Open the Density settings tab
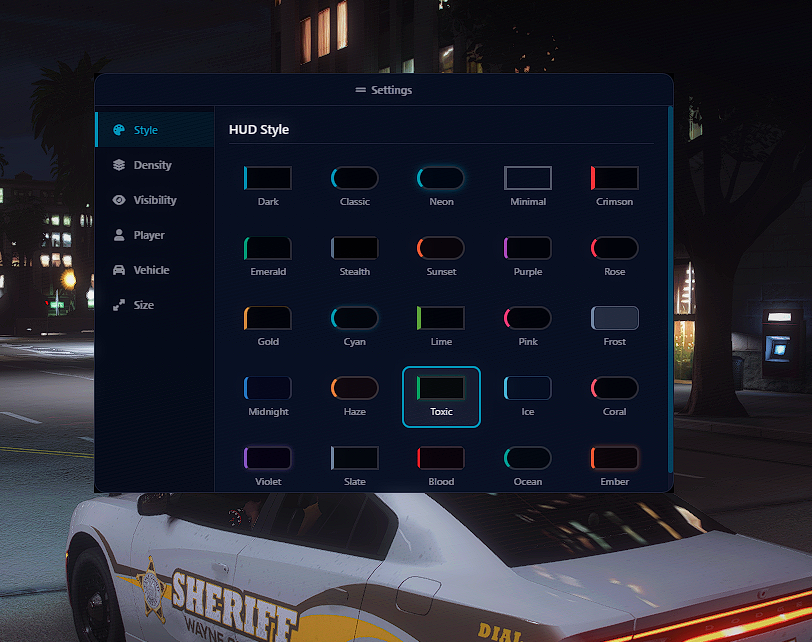 (x=152, y=165)
